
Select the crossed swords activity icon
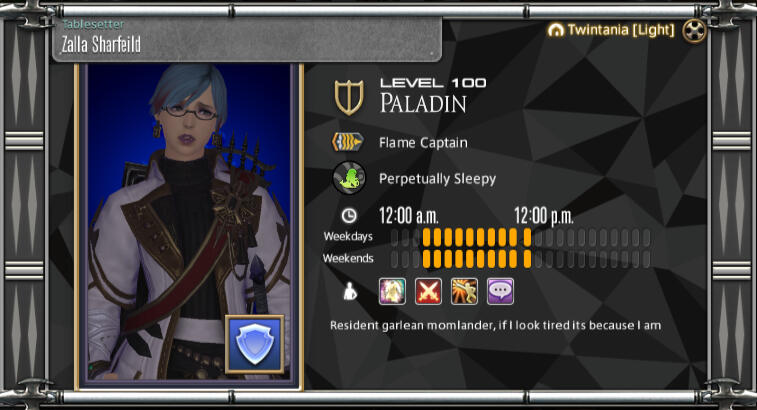point(428,291)
